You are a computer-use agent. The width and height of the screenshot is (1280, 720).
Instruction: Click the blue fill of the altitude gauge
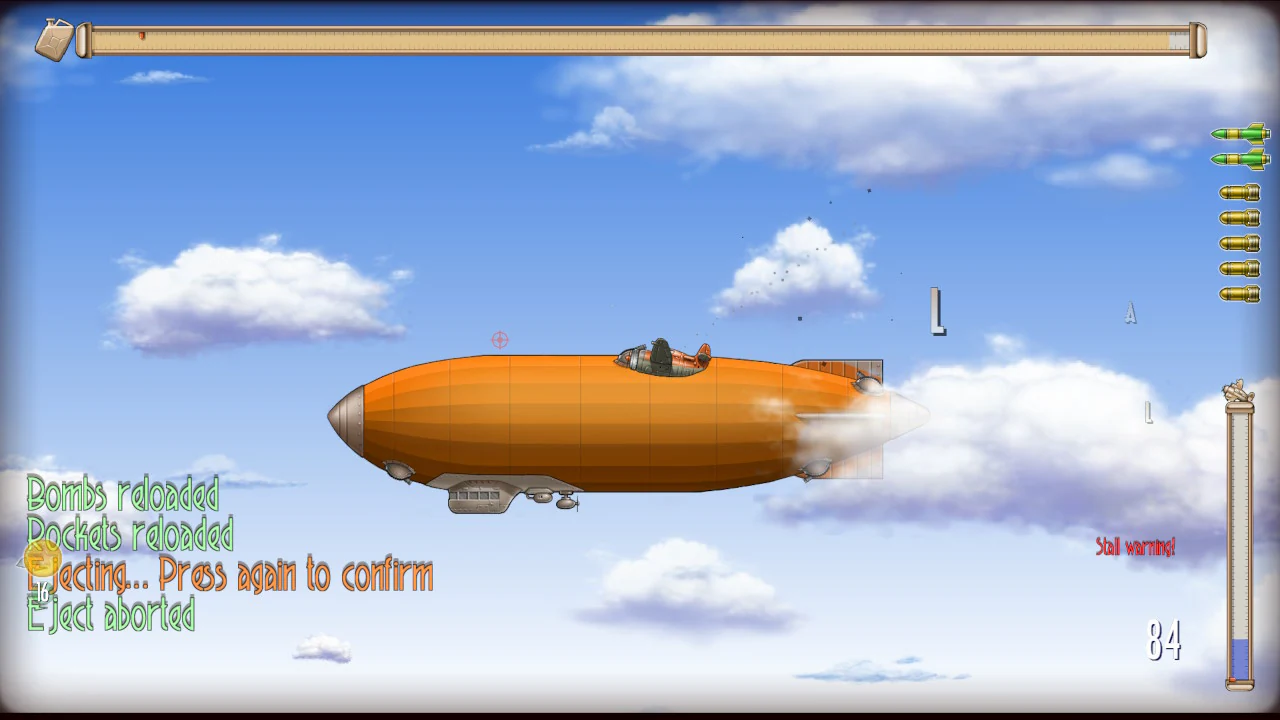[x=1239, y=660]
